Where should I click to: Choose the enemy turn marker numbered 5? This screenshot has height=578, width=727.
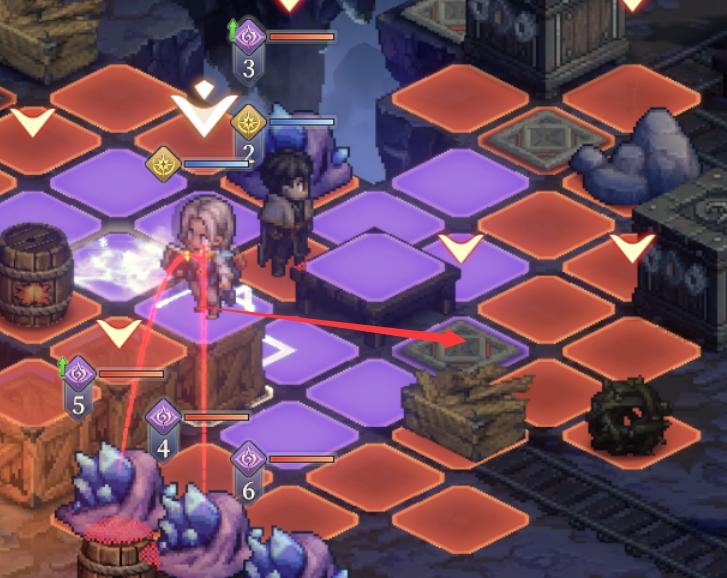(79, 388)
